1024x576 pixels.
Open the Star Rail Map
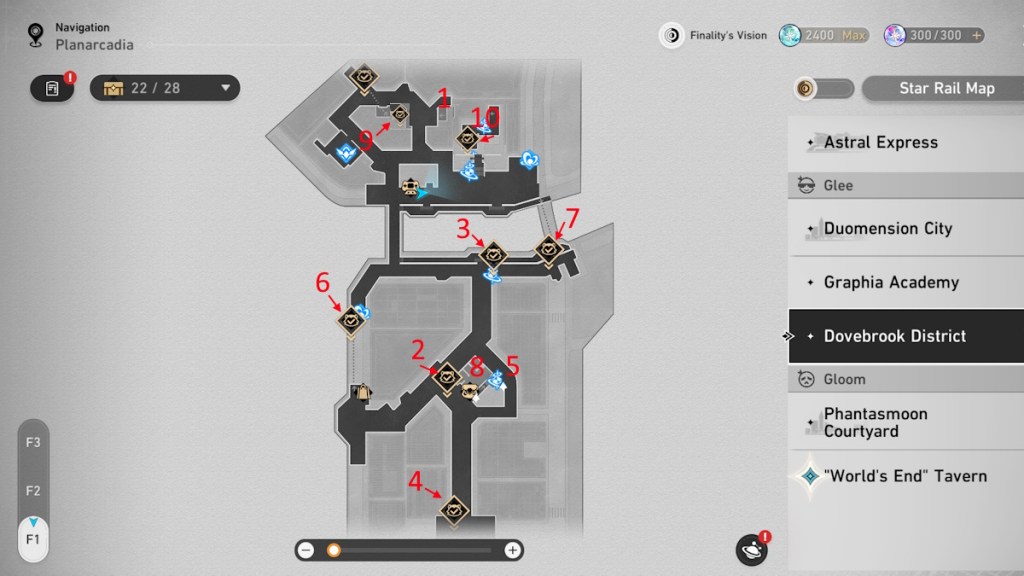coord(946,88)
